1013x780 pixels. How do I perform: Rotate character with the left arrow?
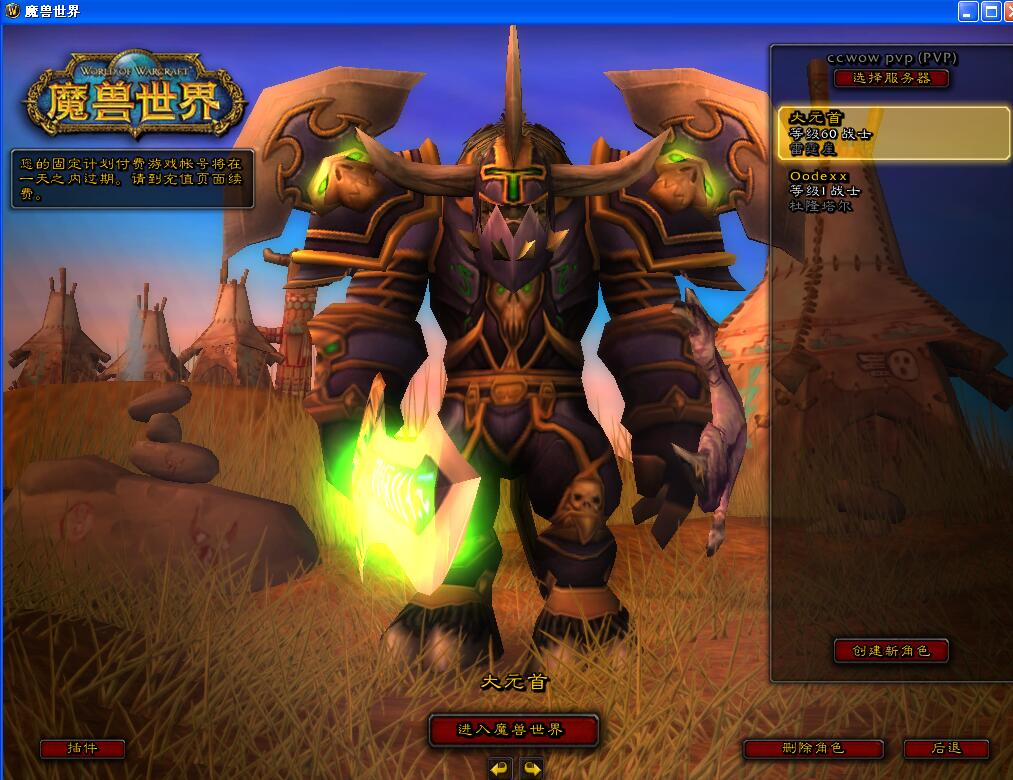pos(500,769)
